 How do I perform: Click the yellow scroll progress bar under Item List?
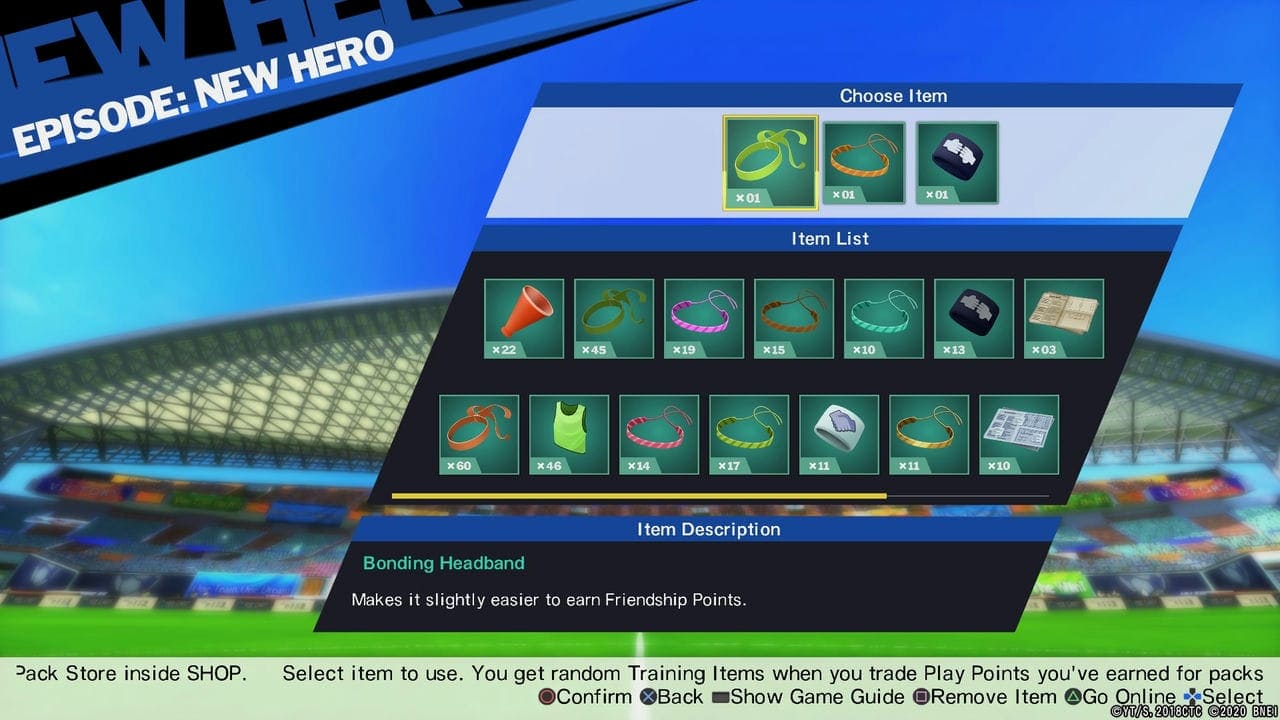point(640,496)
